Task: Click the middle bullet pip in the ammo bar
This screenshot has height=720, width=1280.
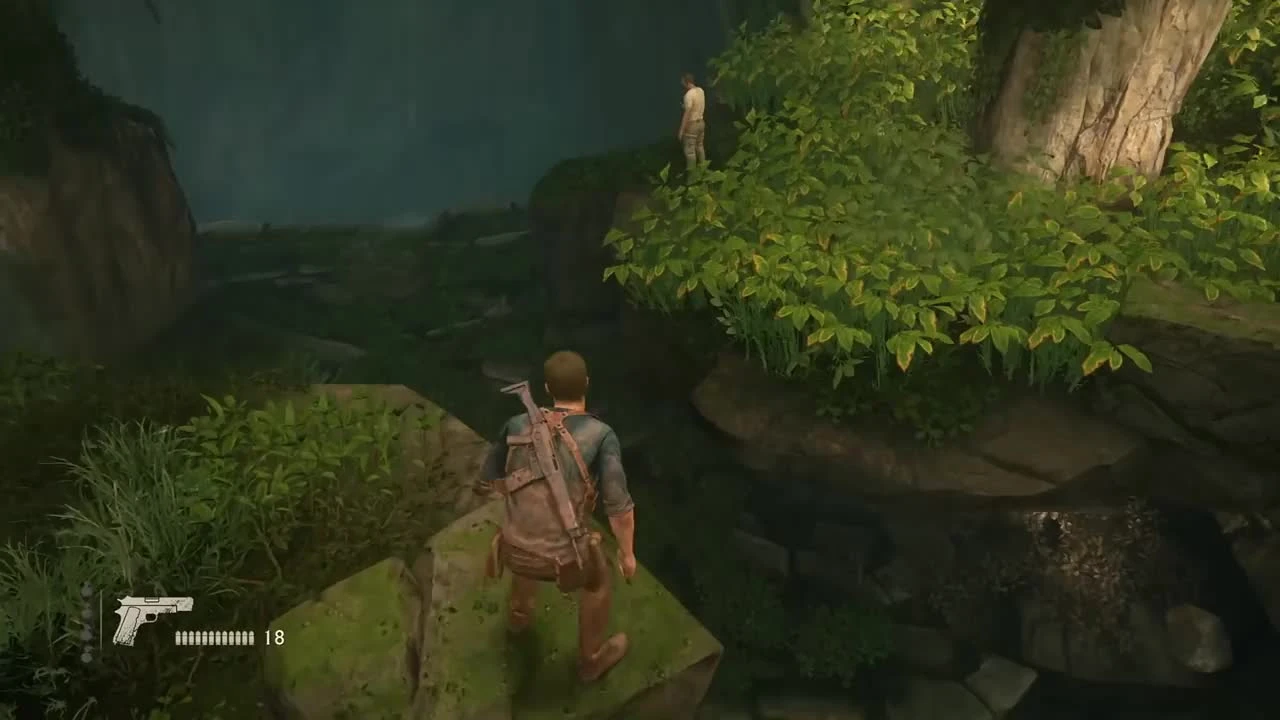Action: click(215, 637)
